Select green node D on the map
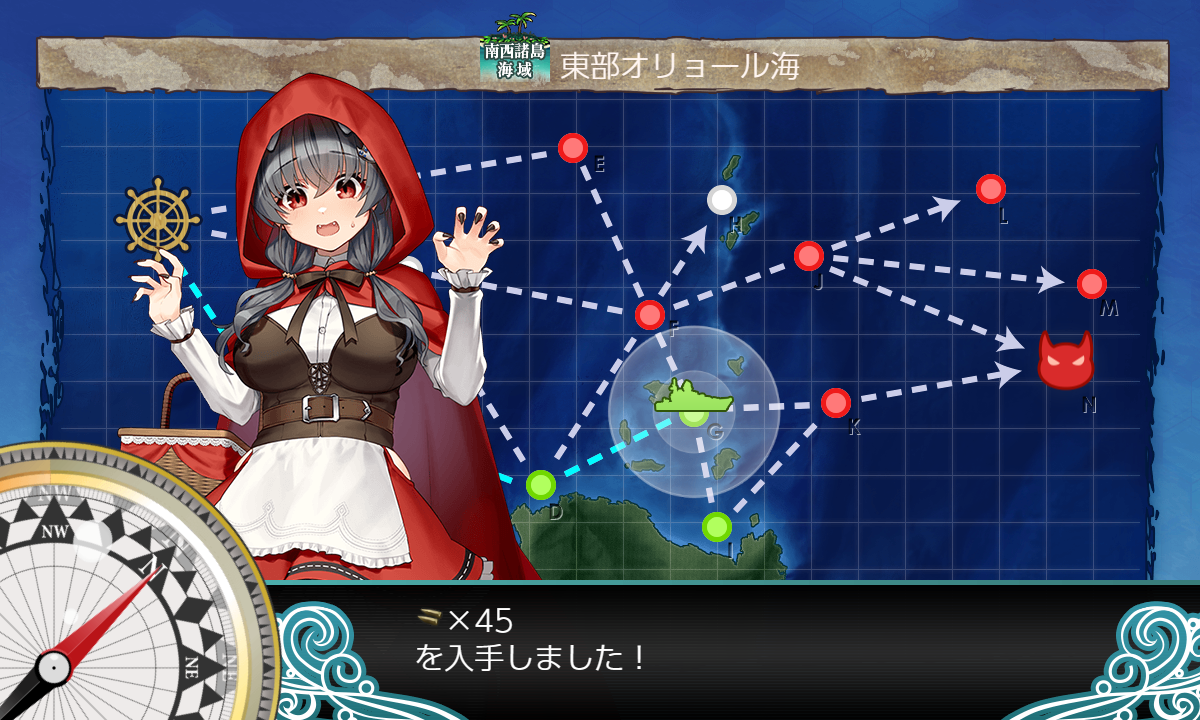Image resolution: width=1200 pixels, height=720 pixels. click(540, 485)
